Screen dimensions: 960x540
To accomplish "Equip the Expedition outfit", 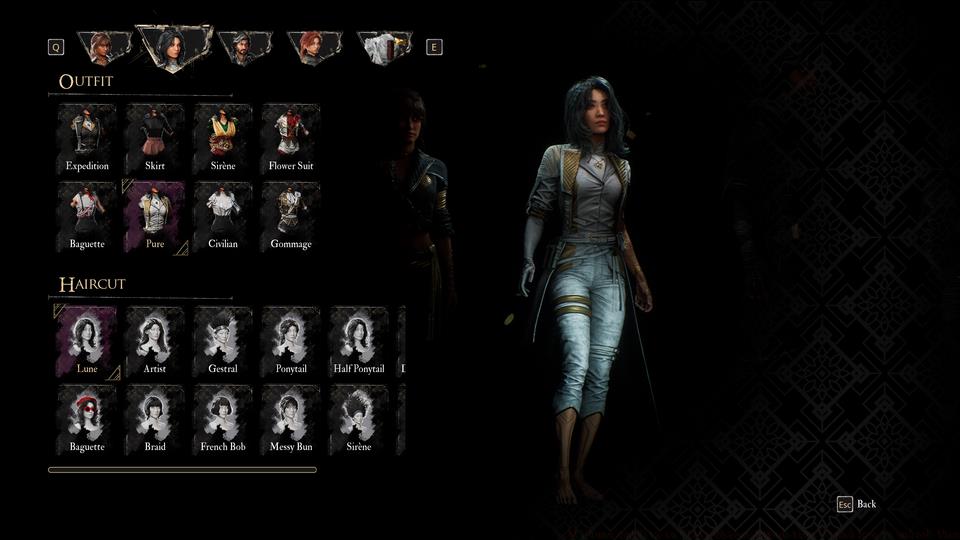I will click(x=87, y=138).
